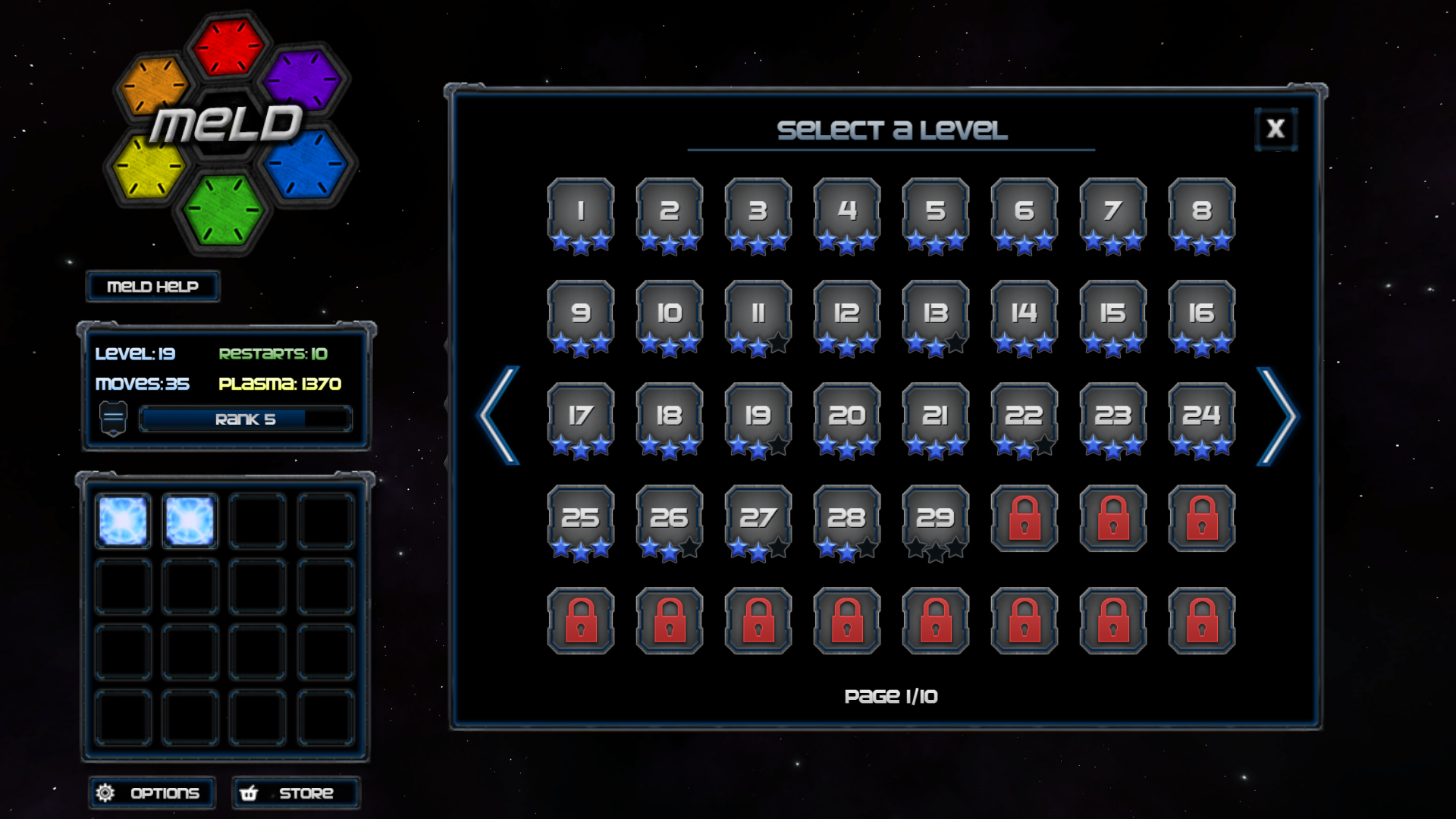Viewport: 1456px width, 819px height.
Task: Close the level selection dialog
Action: pyautogui.click(x=1276, y=127)
